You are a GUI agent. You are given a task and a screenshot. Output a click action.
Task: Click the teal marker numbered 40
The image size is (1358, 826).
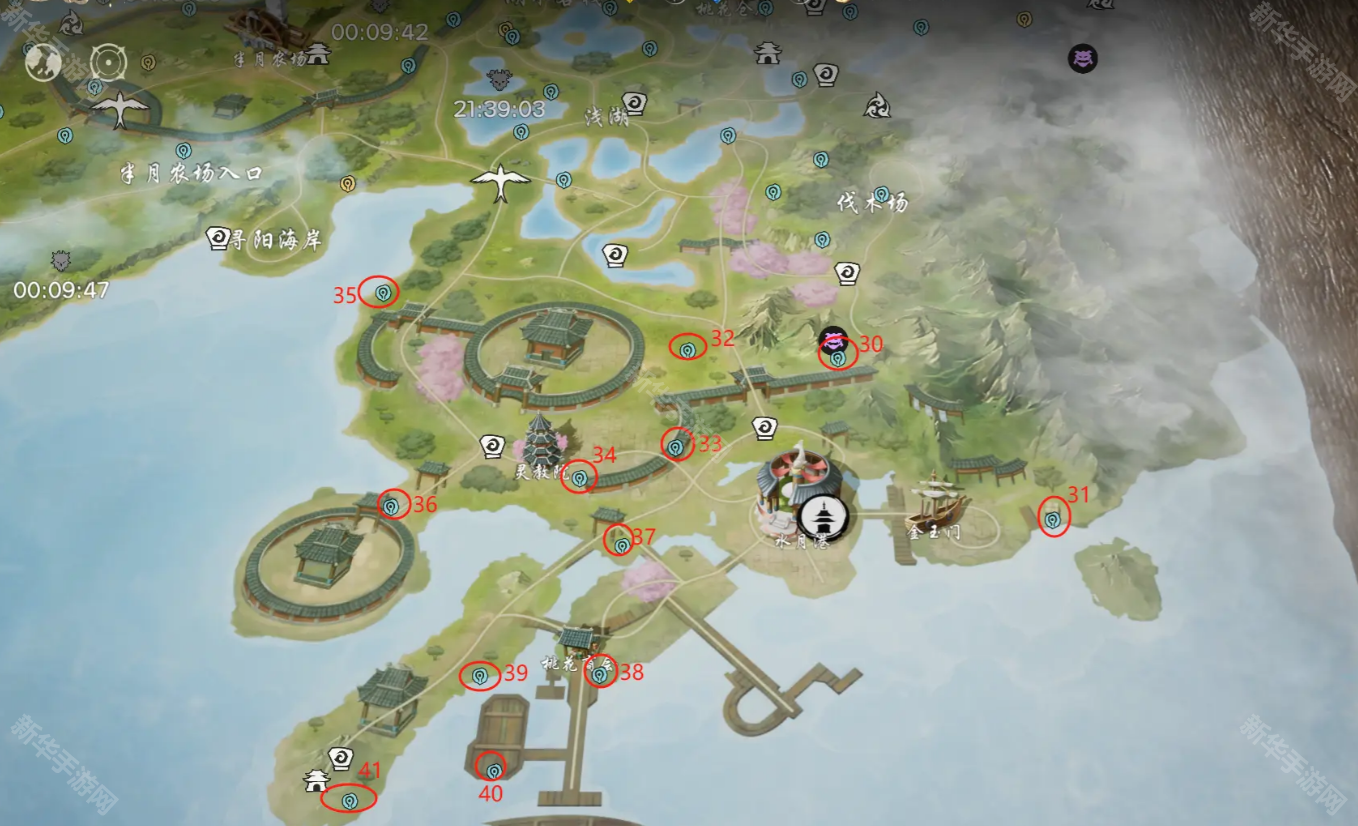coord(494,769)
